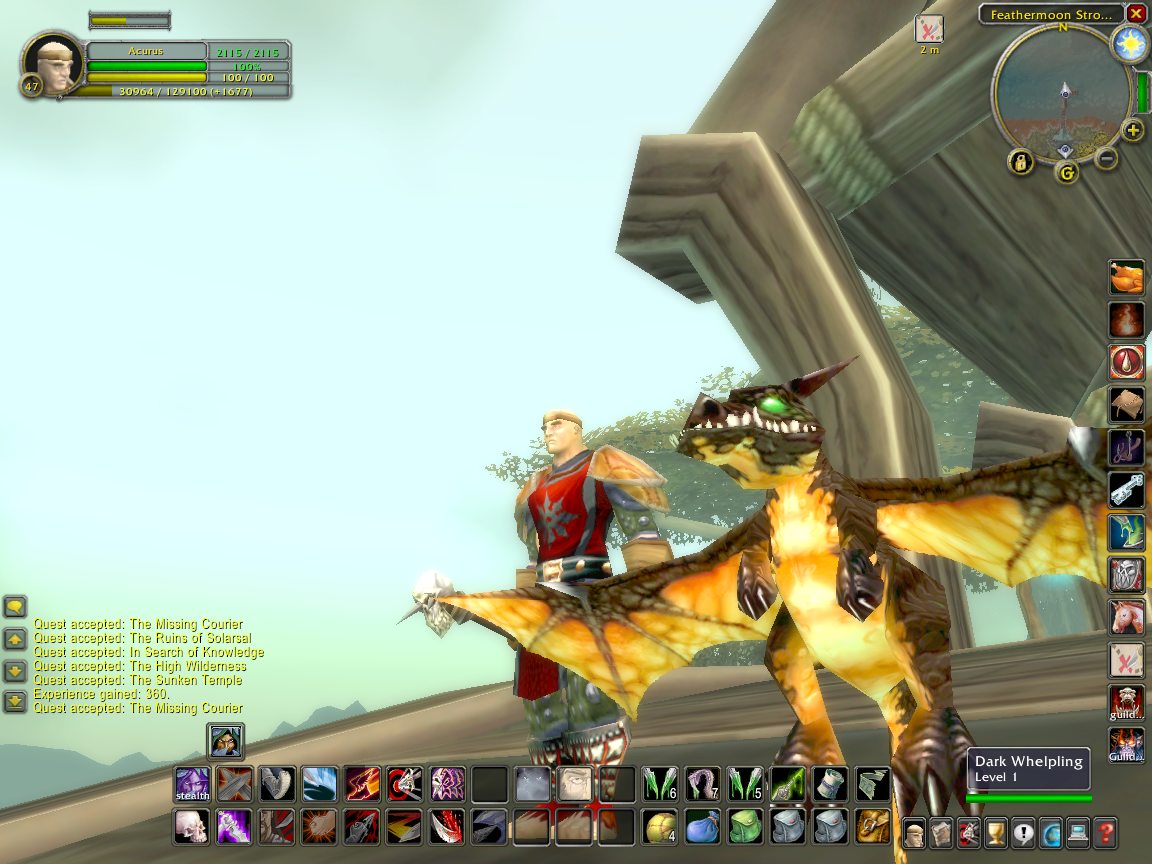Image resolution: width=1152 pixels, height=864 pixels.
Task: Open the game menu computer icon
Action: (1077, 832)
